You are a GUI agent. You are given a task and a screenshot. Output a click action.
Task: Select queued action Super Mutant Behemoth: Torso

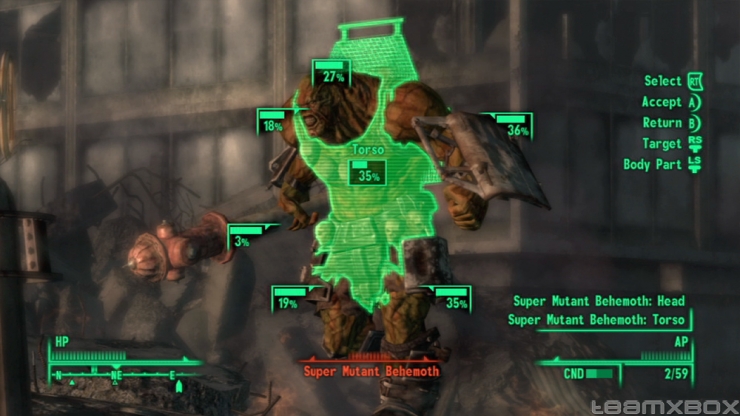[597, 320]
